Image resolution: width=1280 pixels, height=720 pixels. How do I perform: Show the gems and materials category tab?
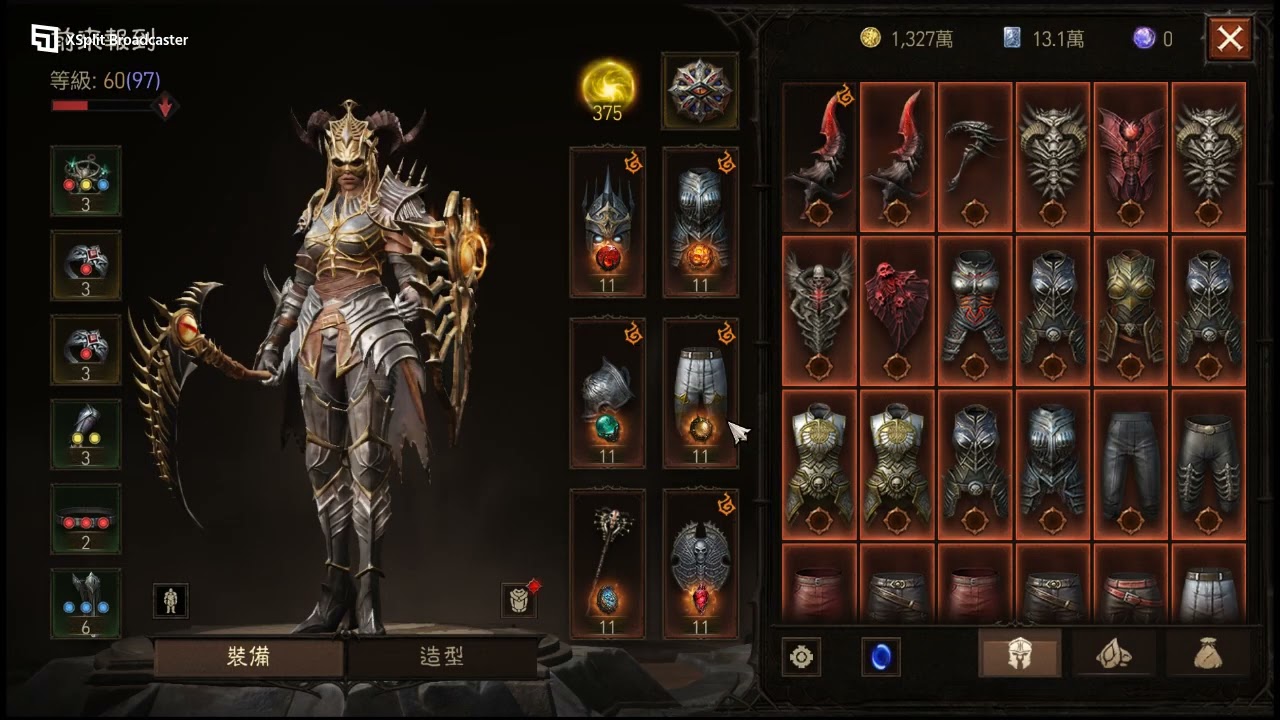click(x=1114, y=656)
